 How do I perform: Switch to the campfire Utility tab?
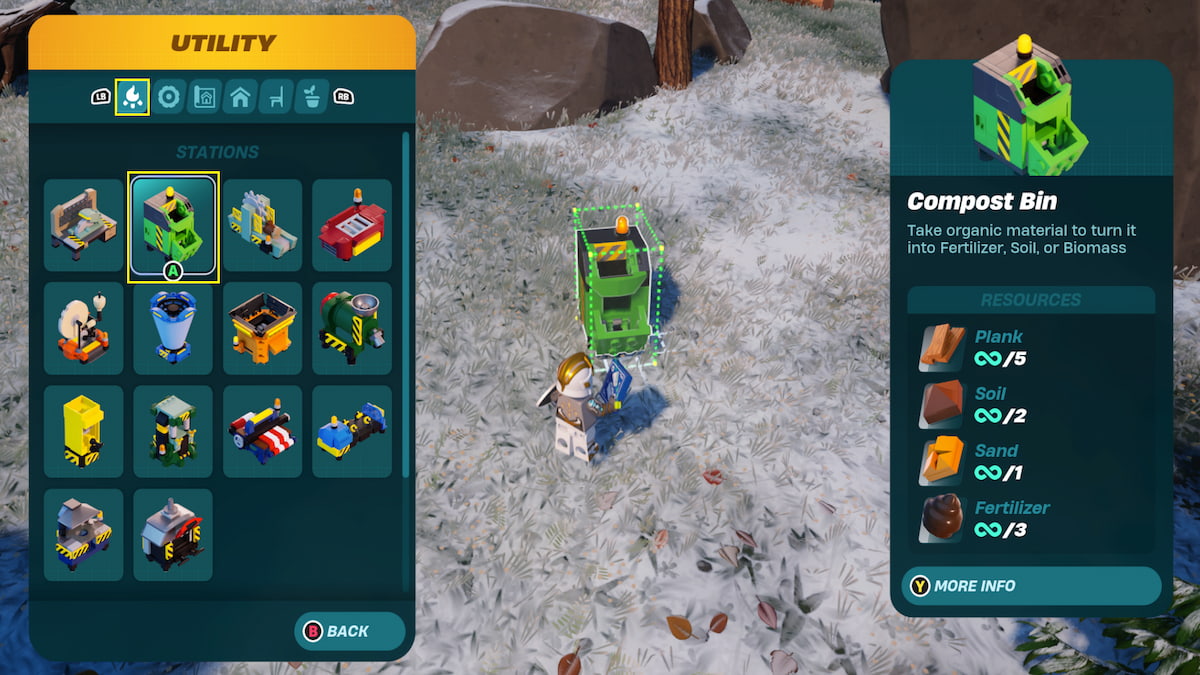click(x=132, y=97)
